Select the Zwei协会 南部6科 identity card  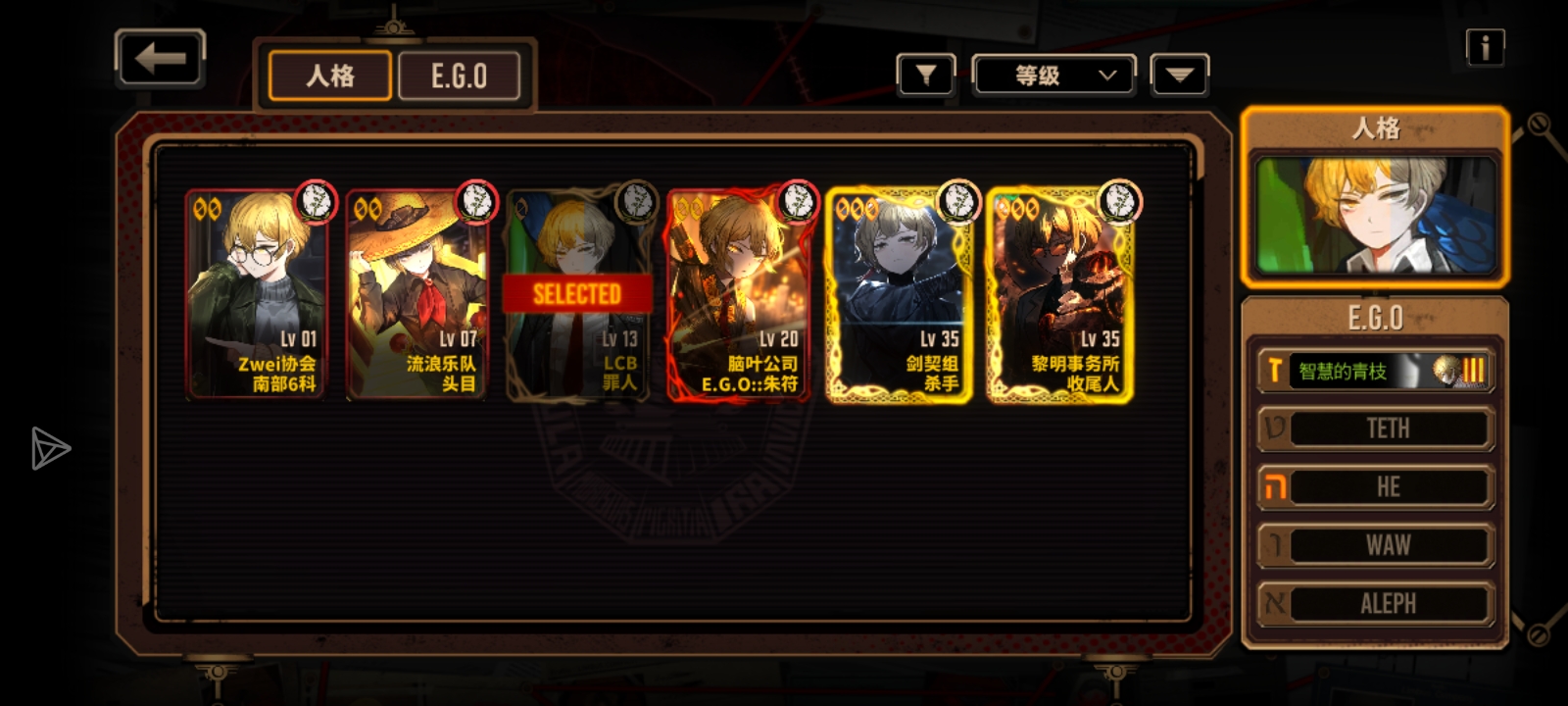(x=257, y=294)
